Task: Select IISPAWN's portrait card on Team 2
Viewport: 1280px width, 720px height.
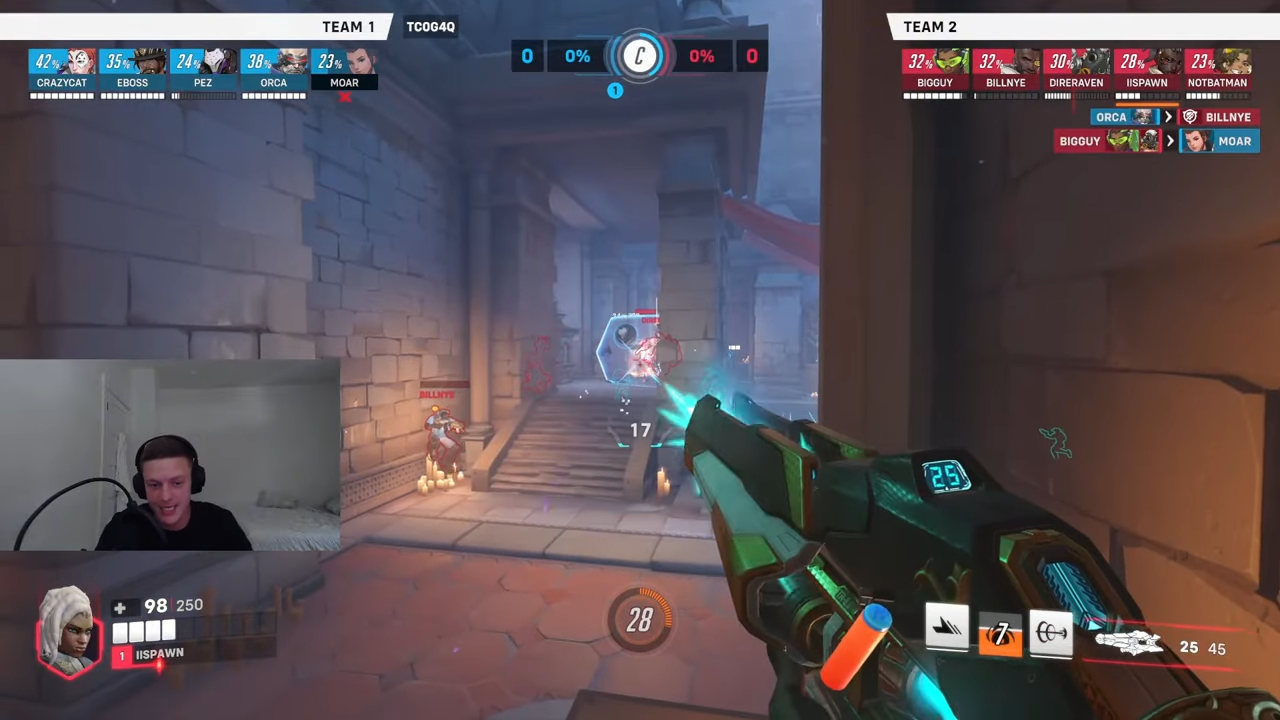Action: (x=1146, y=68)
